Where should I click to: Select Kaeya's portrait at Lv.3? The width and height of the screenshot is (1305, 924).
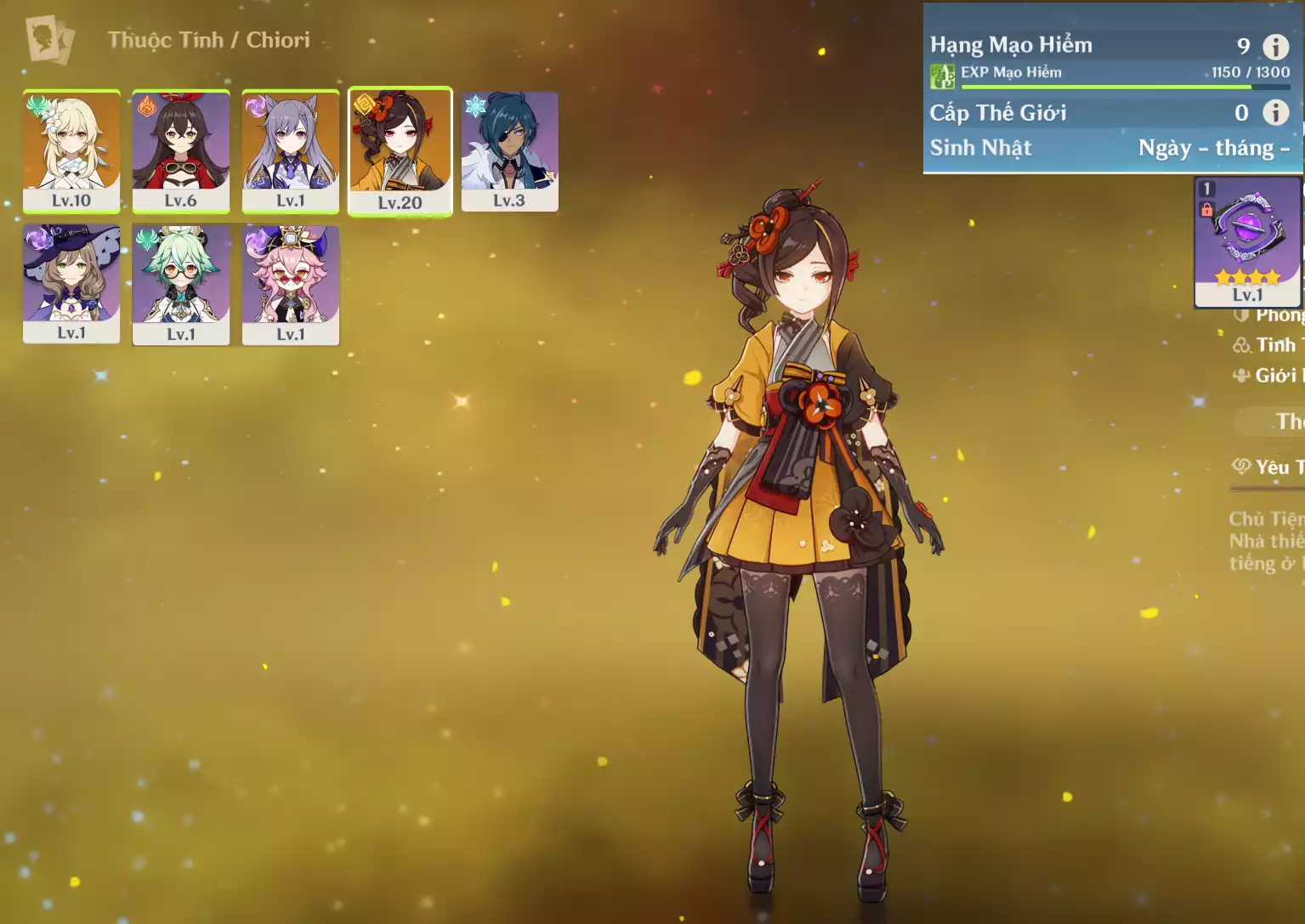point(509,150)
